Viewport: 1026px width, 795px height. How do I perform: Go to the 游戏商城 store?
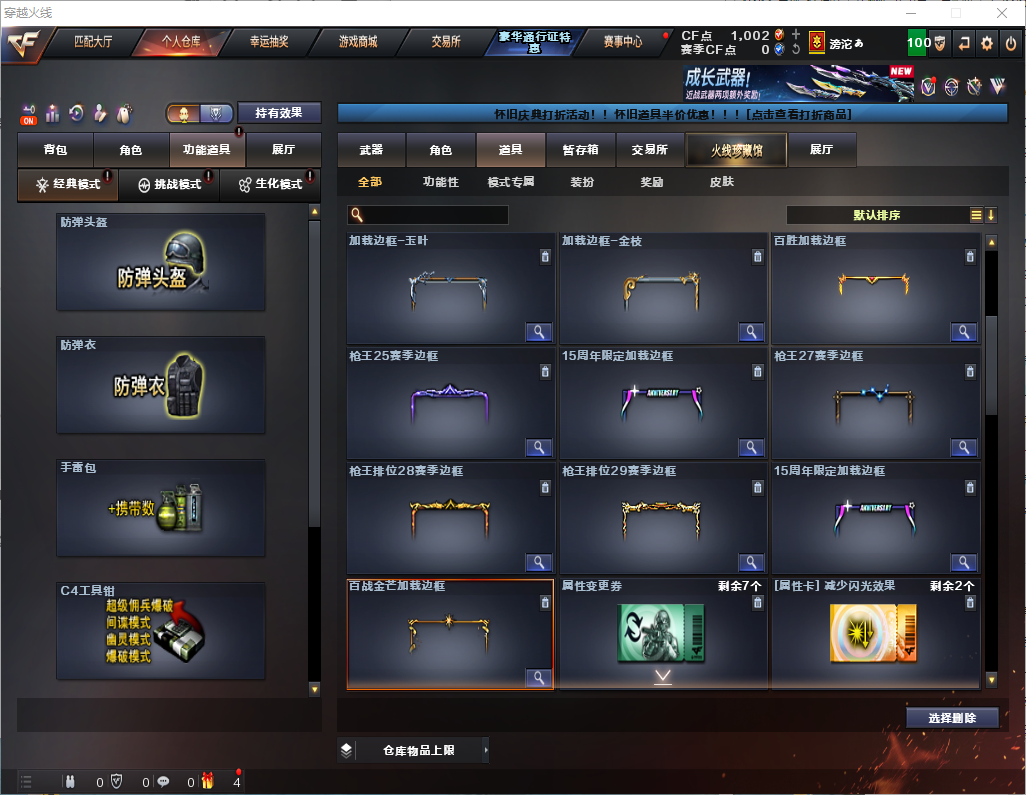click(358, 42)
